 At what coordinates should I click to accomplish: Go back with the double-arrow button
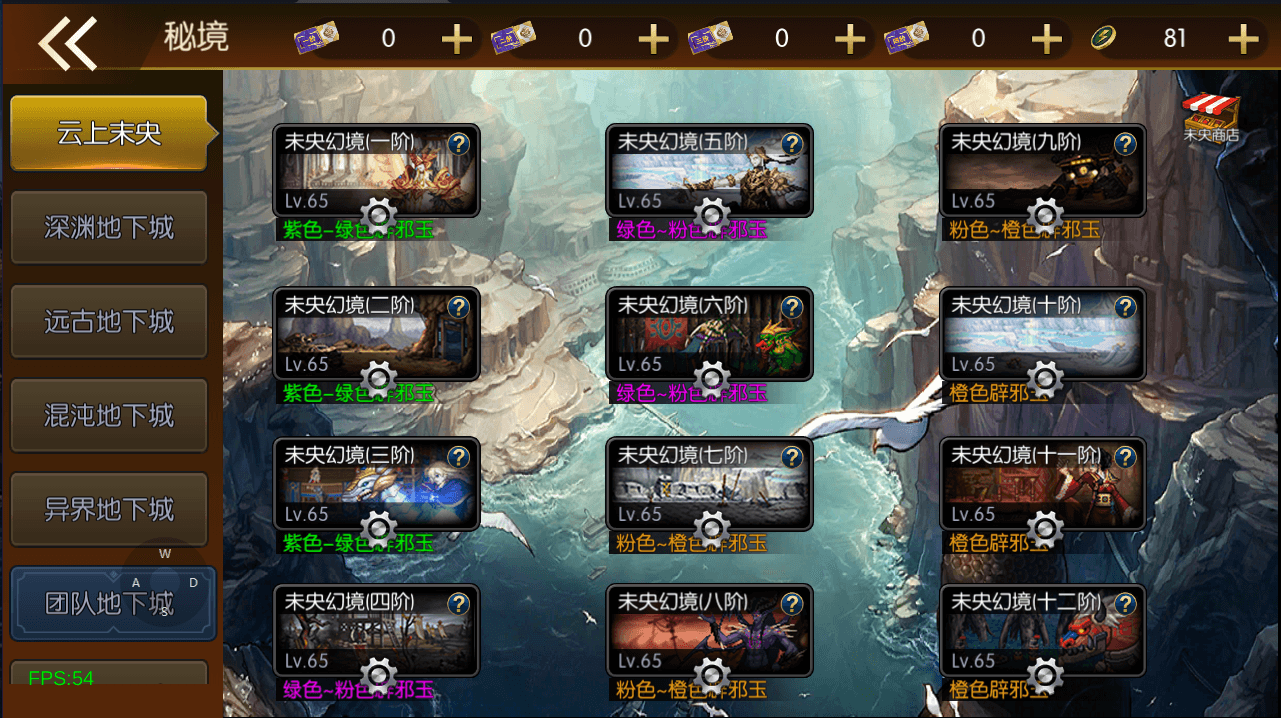67,41
